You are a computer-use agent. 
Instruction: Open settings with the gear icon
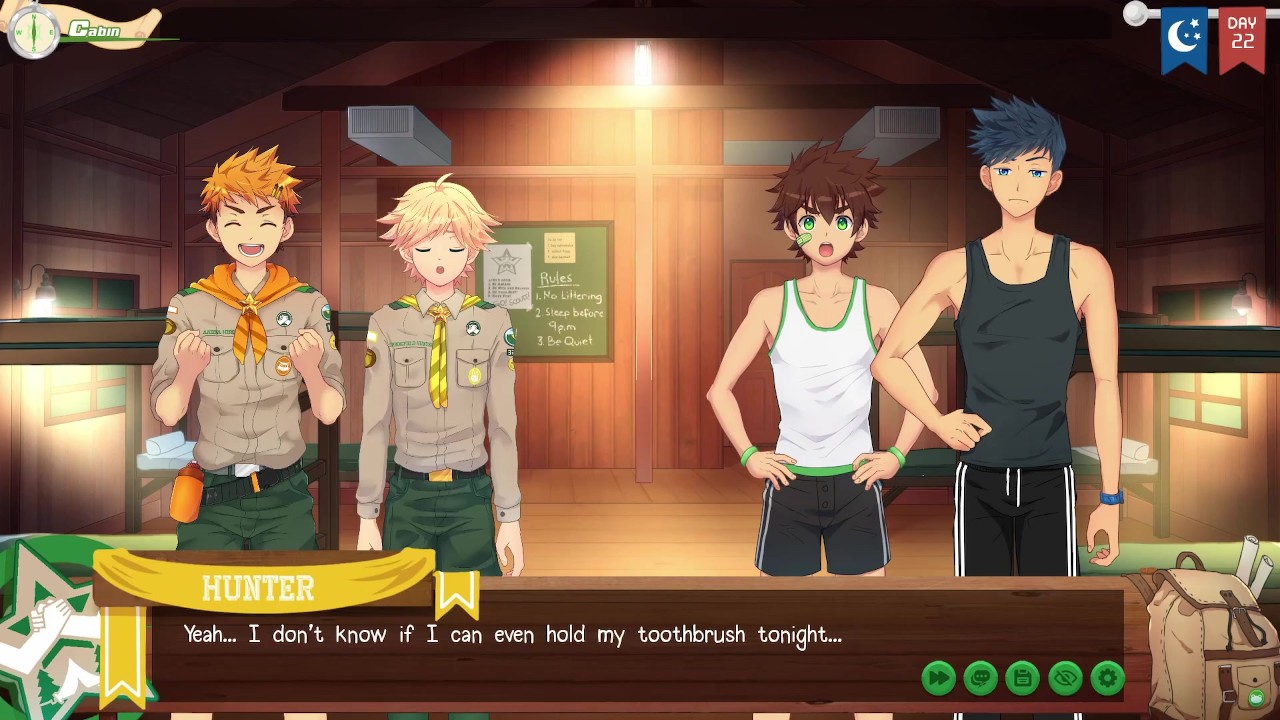pyautogui.click(x=1107, y=678)
